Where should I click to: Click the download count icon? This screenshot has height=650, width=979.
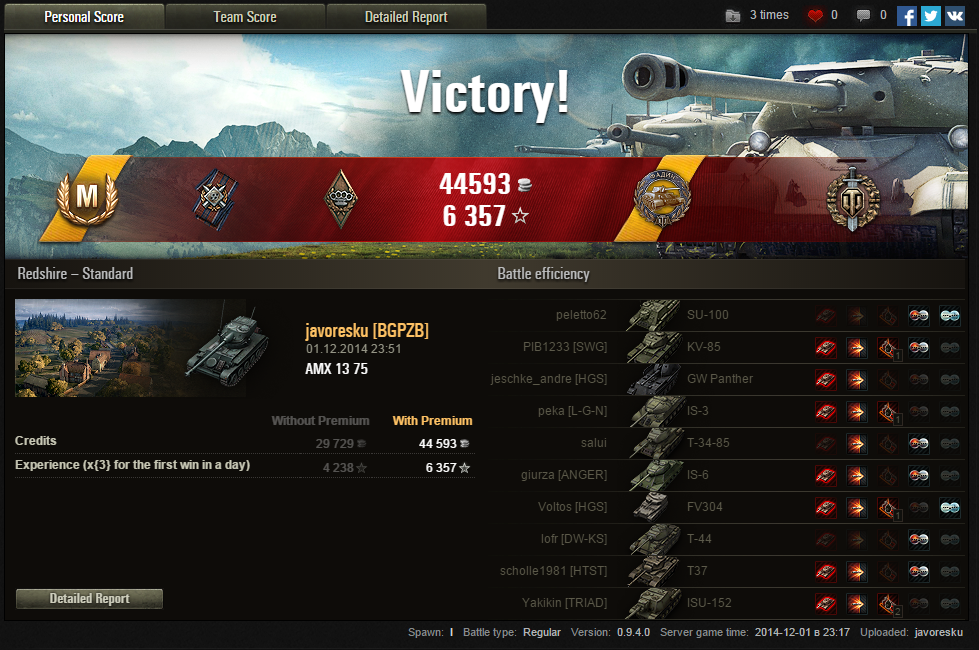734,16
